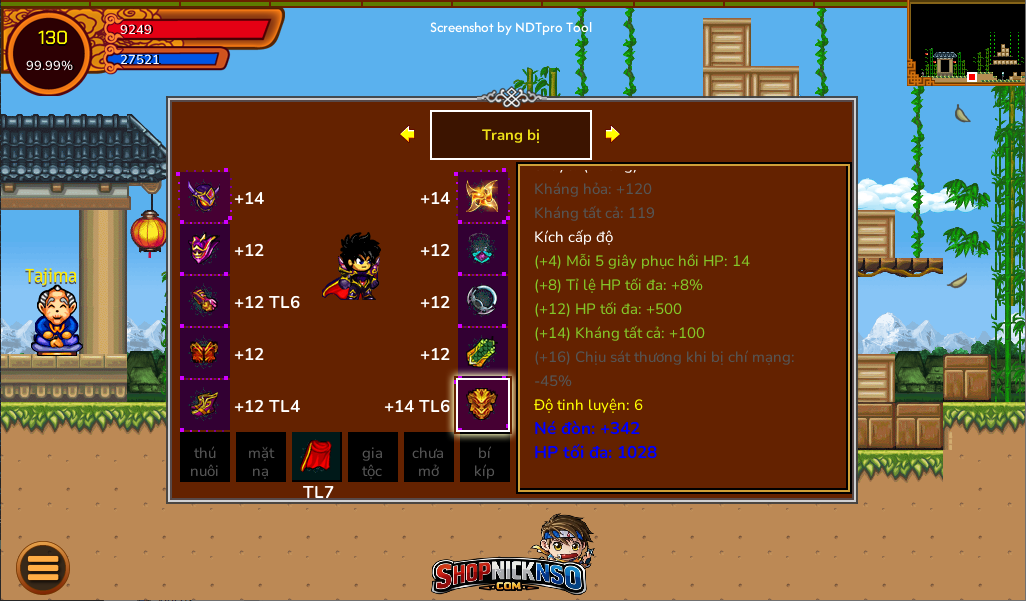
Task: Select the +12 TL6 gloves slot
Action: (205, 301)
